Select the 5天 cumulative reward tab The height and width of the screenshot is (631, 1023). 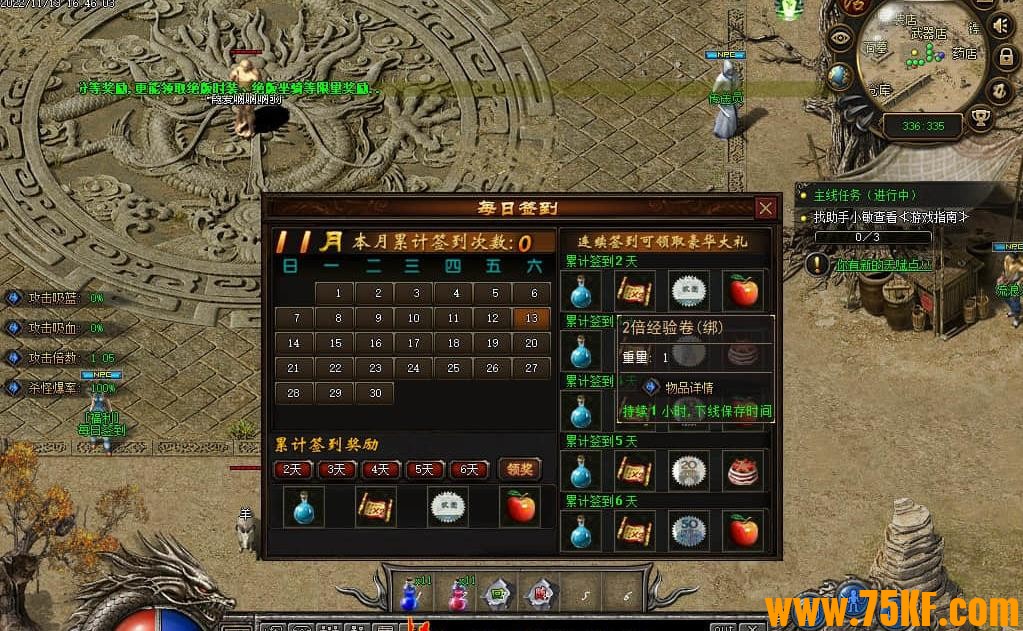point(425,469)
